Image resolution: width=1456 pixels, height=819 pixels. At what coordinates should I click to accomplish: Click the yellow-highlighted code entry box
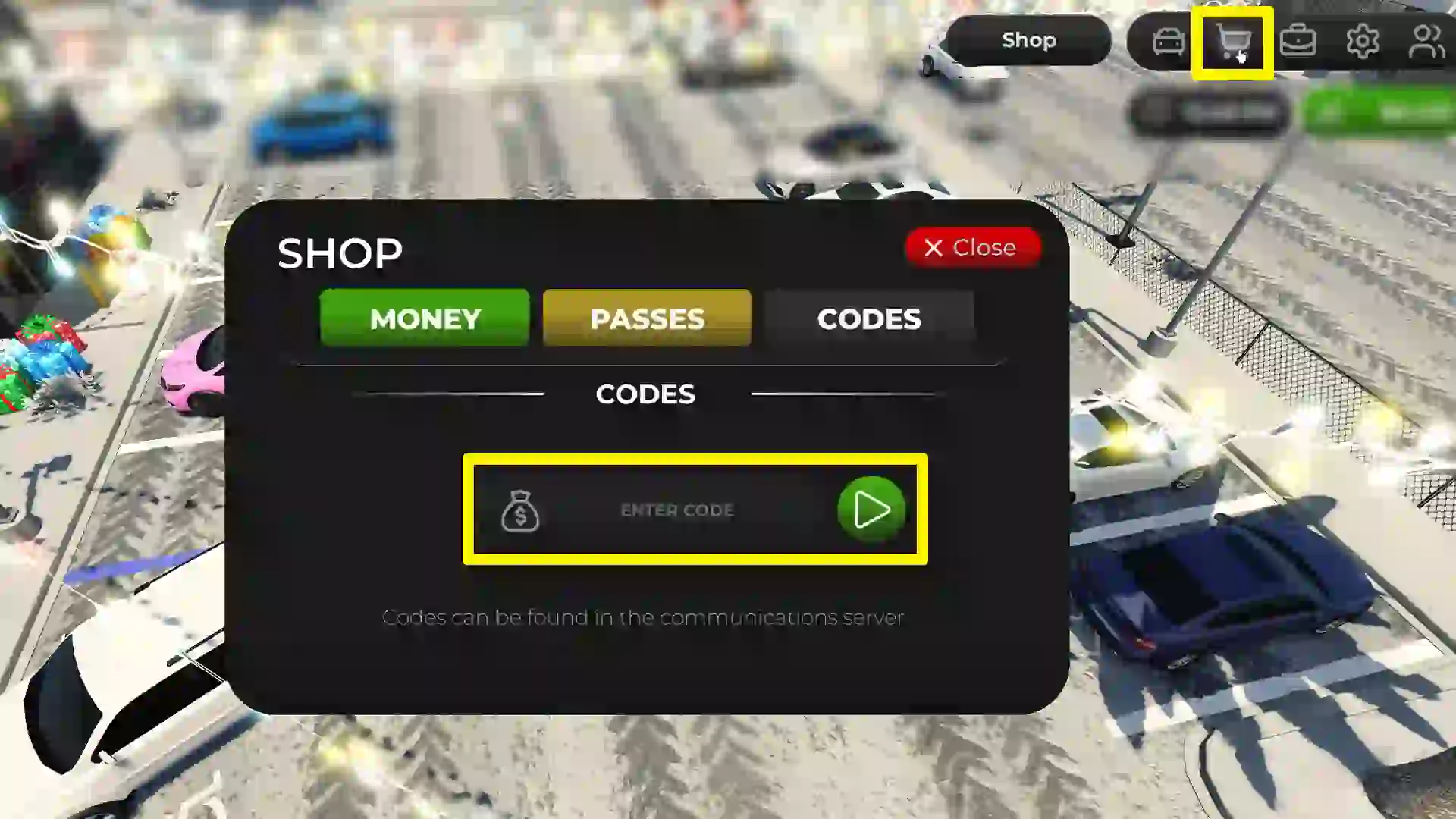694,510
